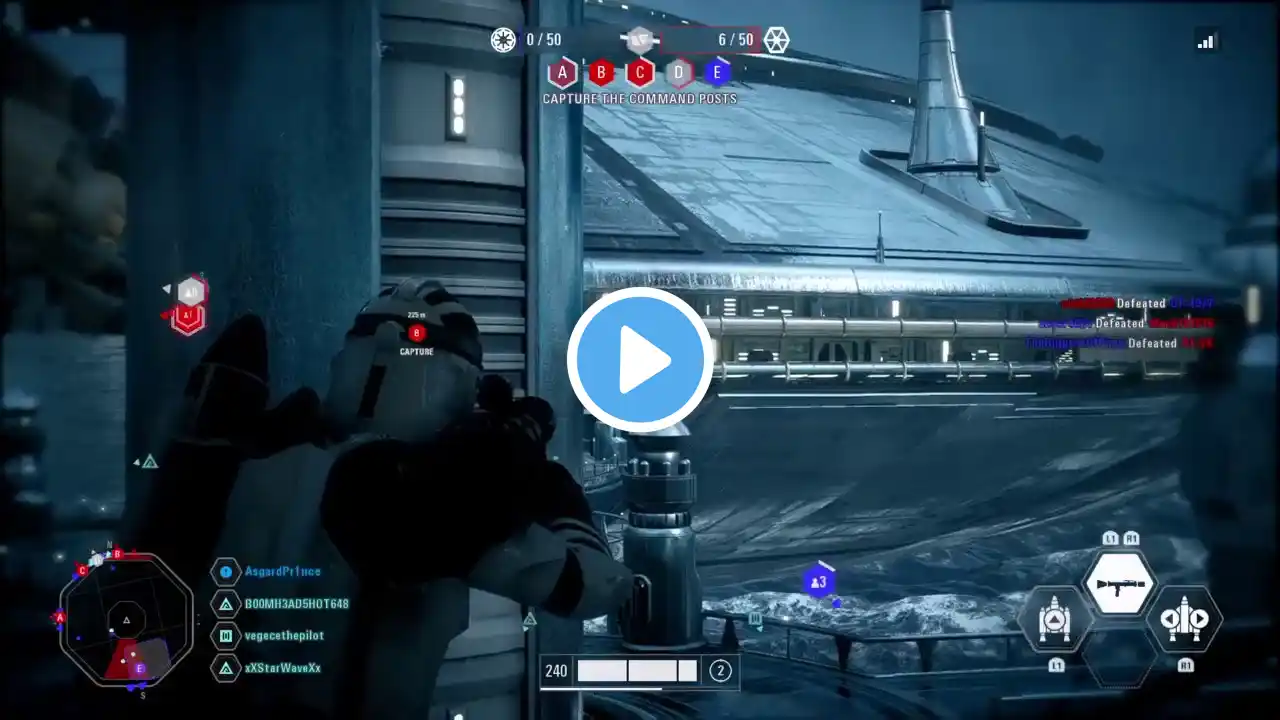
Task: Select command post B in the objective tracker
Action: [601, 72]
